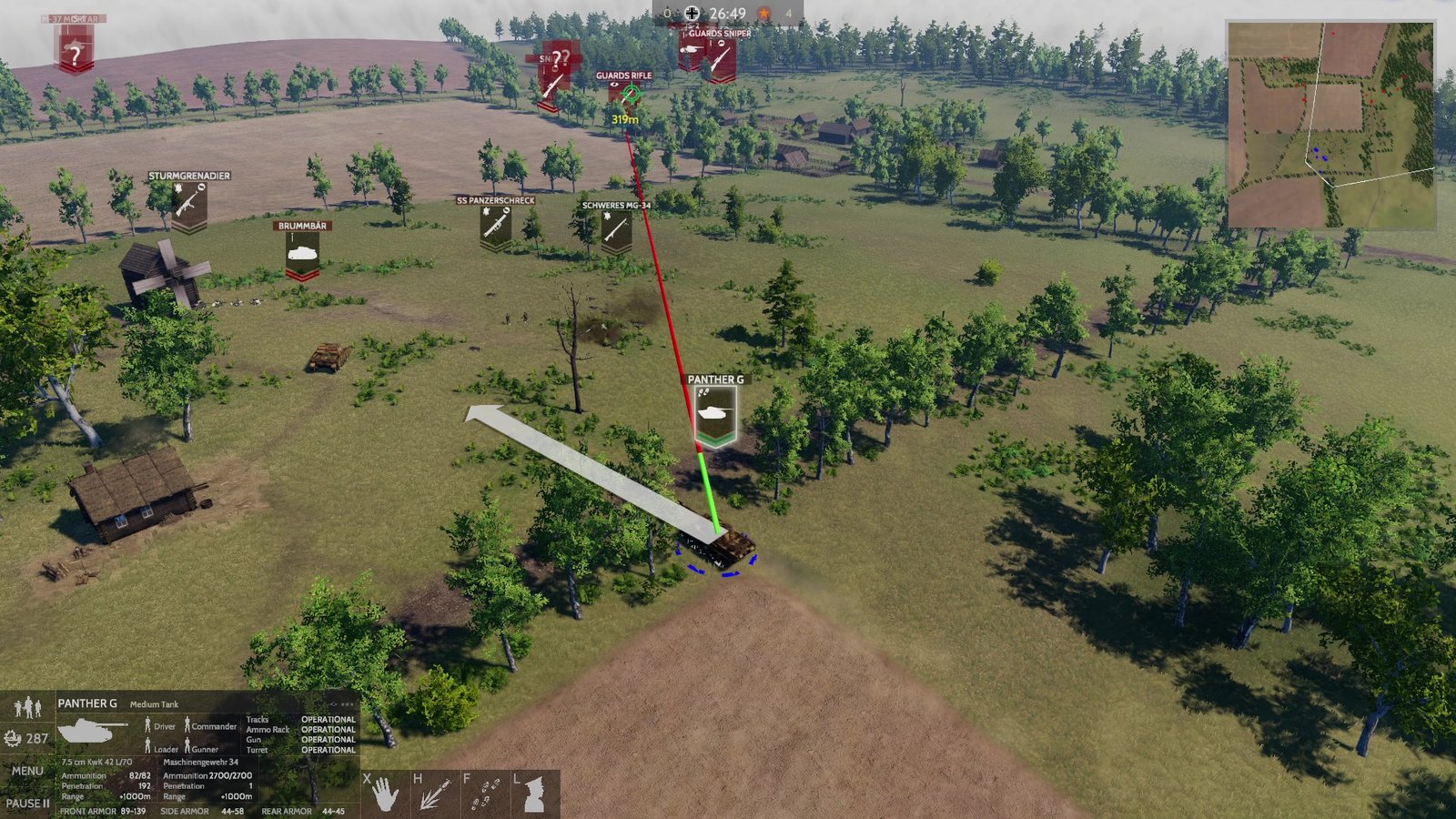Pick the Schweres MG-34 unit banner
Viewport: 1456px width, 819px height.
(x=616, y=231)
